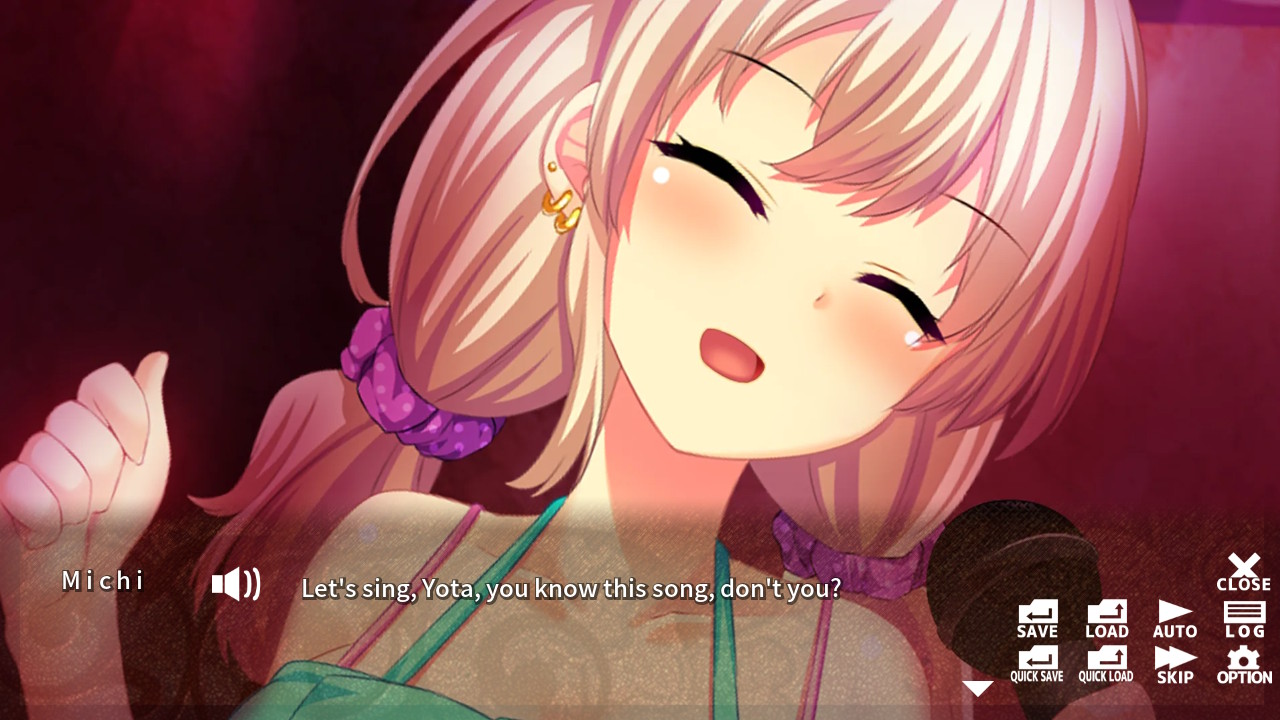Screen dimensions: 1280x720
Task: Hide the textbox using the down arrow
Action: coord(978,687)
